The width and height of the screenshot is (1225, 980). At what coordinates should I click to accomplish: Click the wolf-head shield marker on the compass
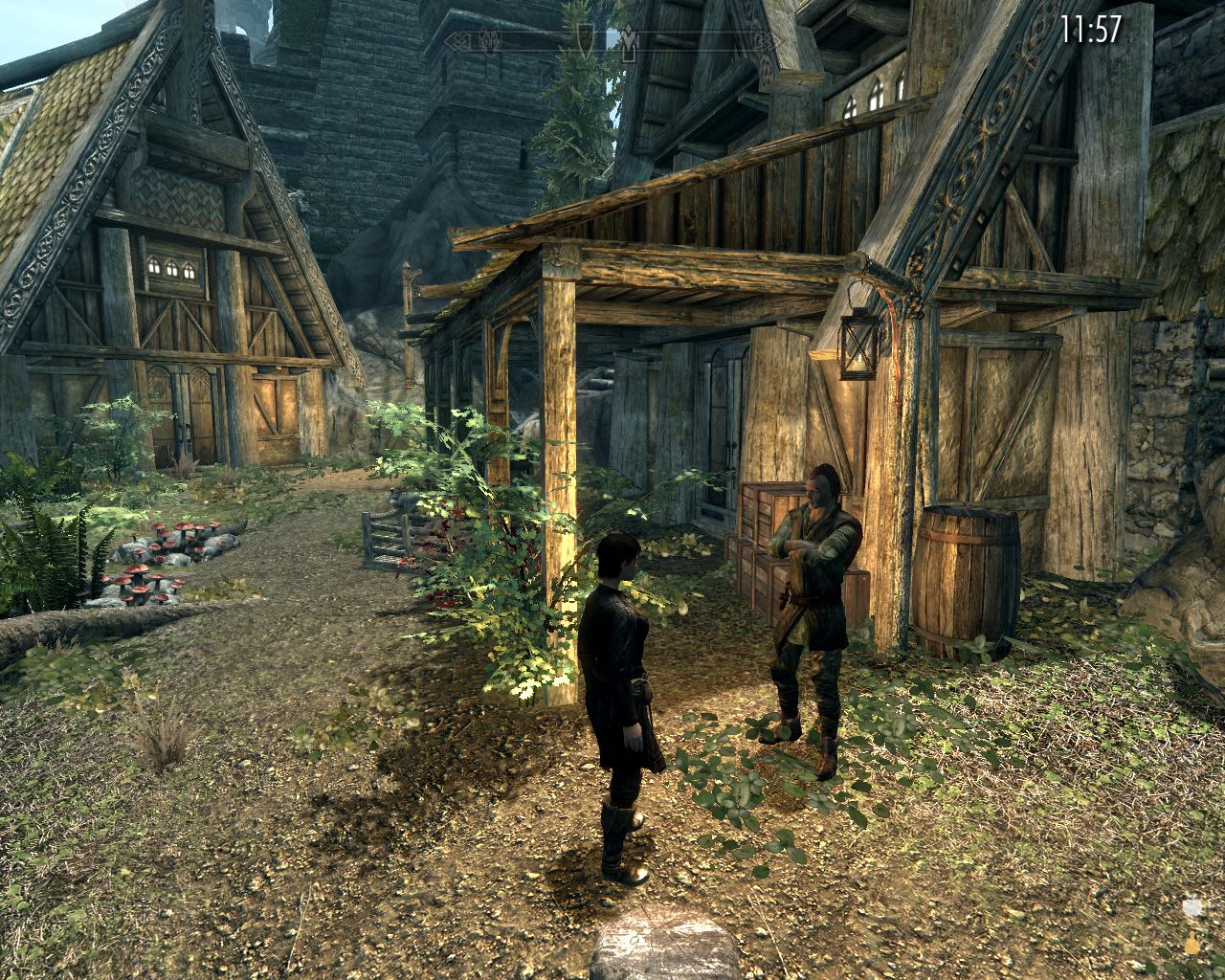pos(491,41)
